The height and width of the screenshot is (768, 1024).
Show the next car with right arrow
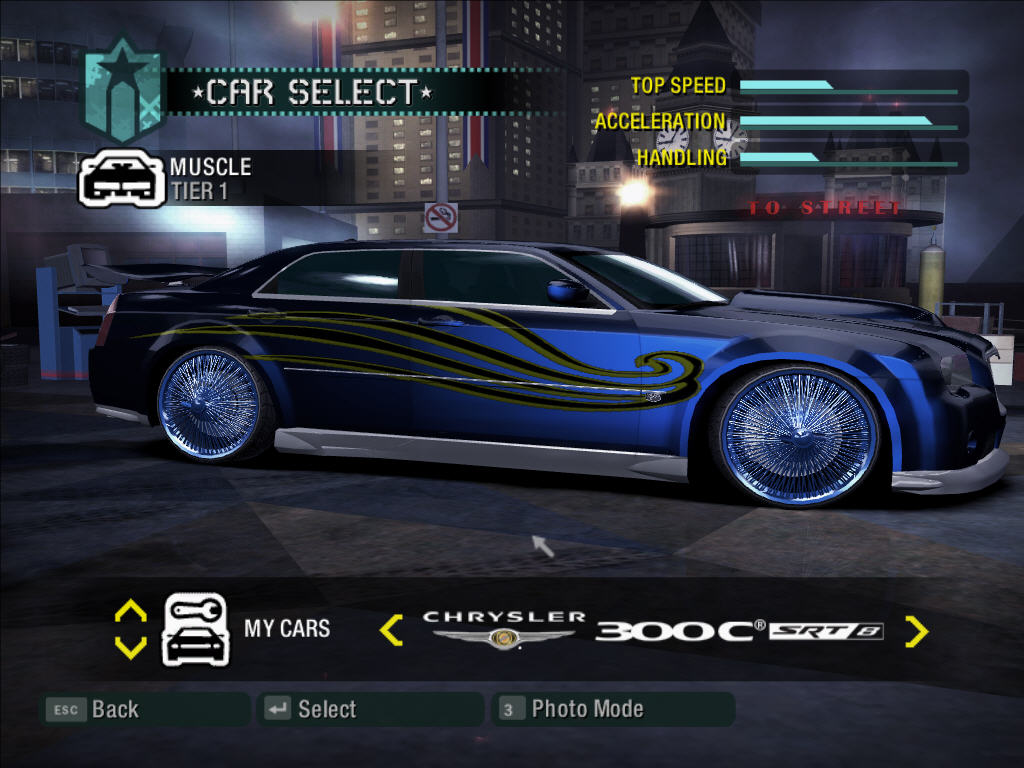click(916, 631)
